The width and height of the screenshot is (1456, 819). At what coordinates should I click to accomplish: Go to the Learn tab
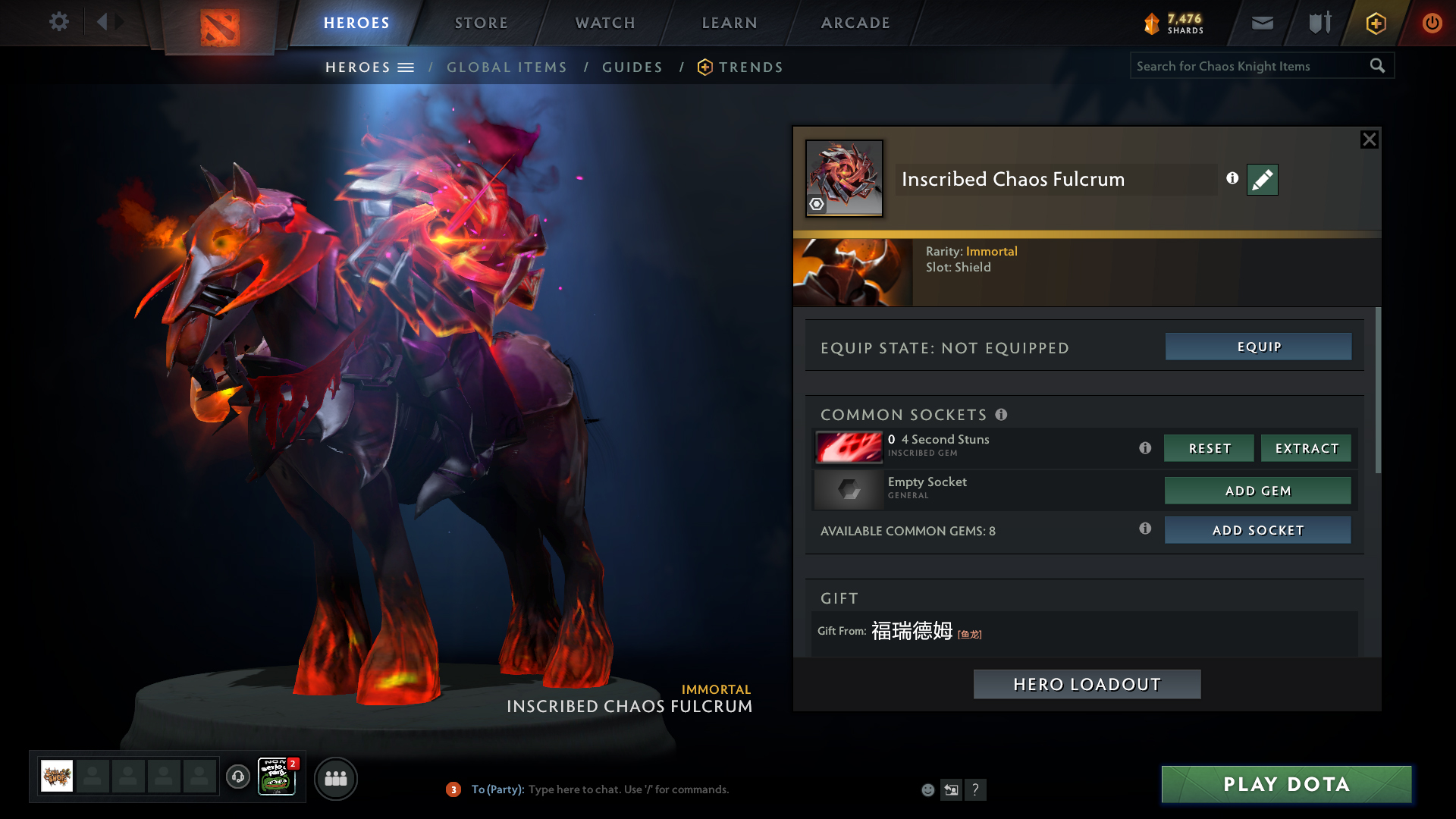coord(730,23)
